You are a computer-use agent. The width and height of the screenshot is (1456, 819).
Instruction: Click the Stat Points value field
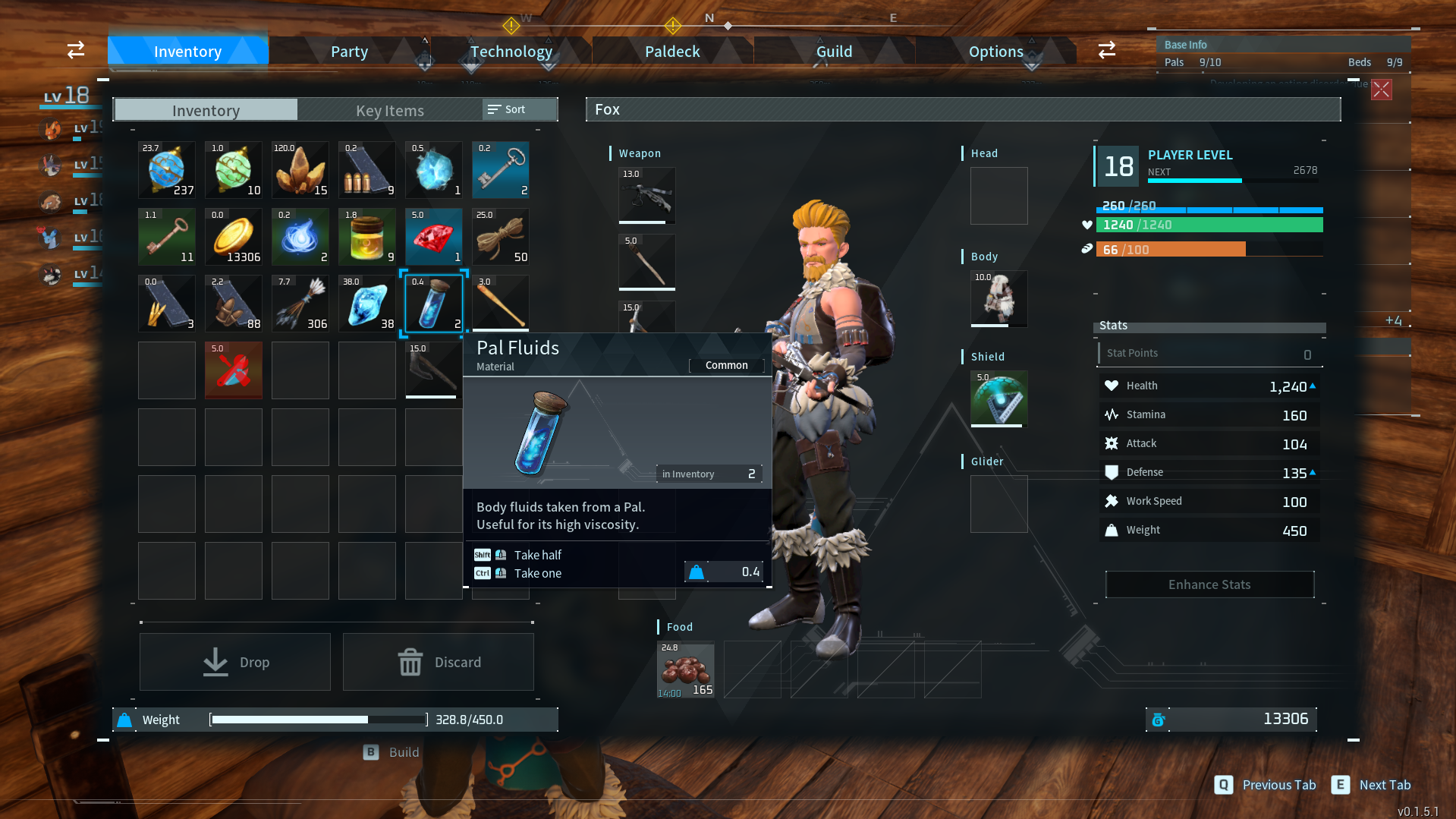(x=1209, y=353)
